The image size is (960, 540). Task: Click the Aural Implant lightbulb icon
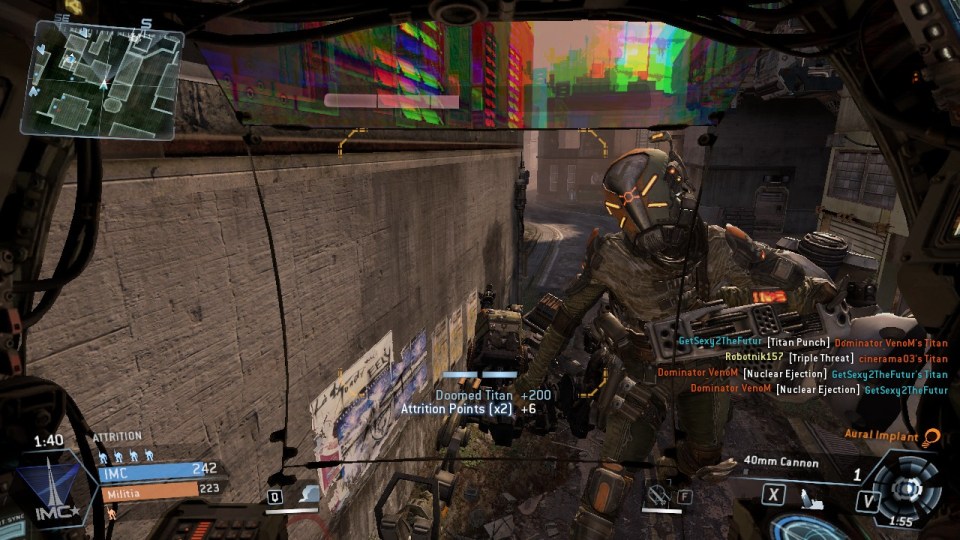932,436
